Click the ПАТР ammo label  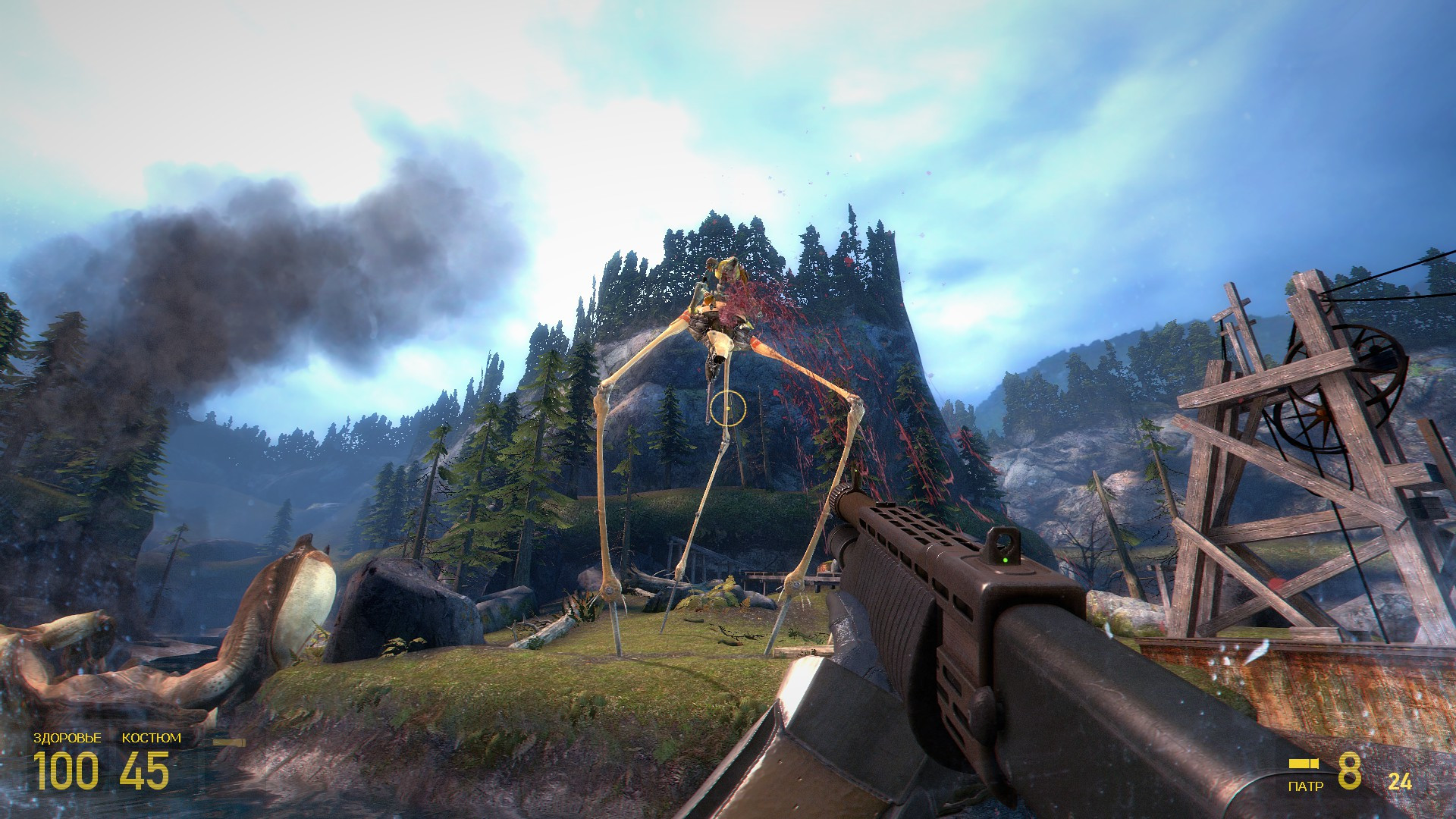[x=1306, y=785]
